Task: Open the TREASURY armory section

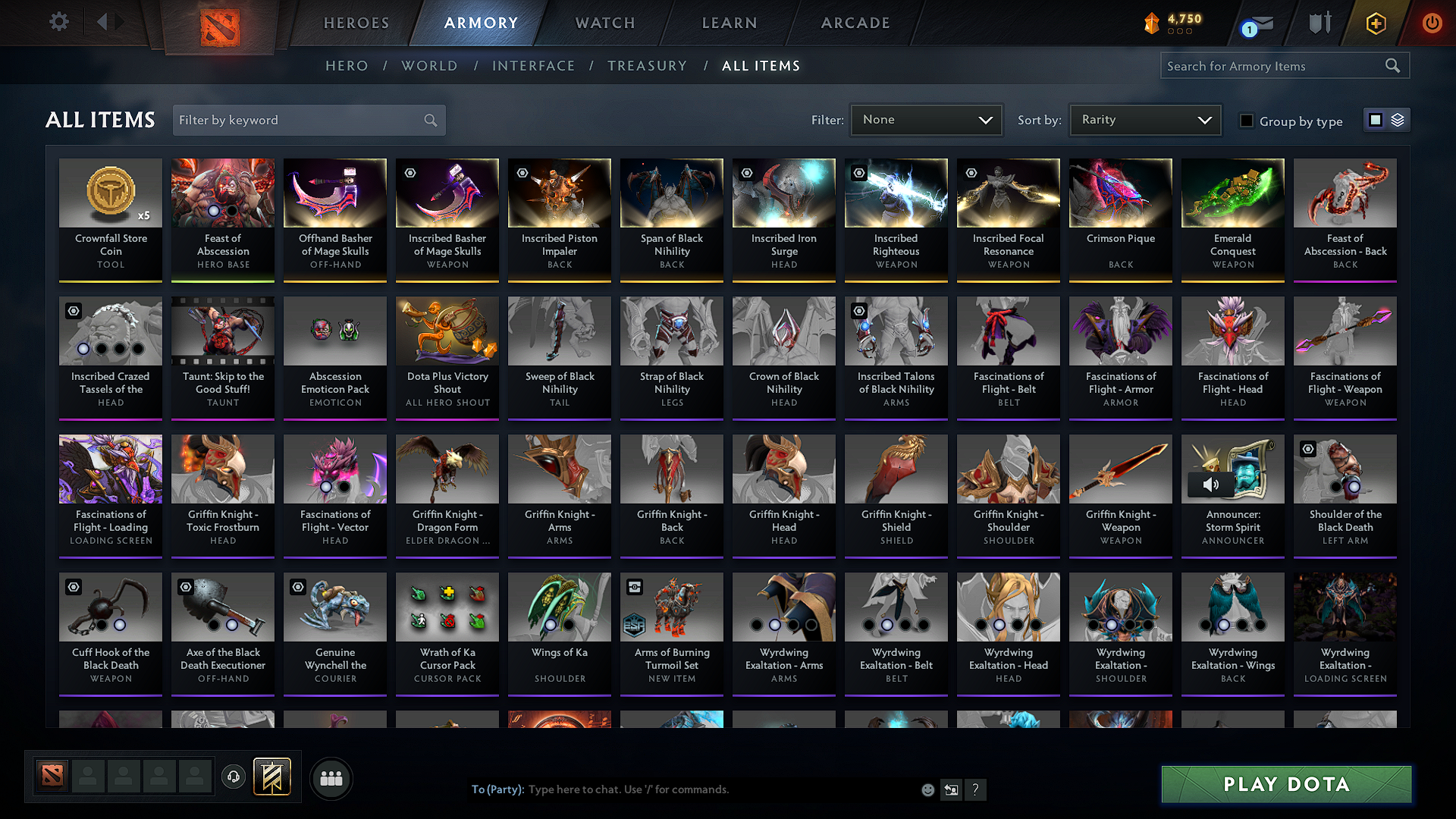Action: pyautogui.click(x=648, y=66)
